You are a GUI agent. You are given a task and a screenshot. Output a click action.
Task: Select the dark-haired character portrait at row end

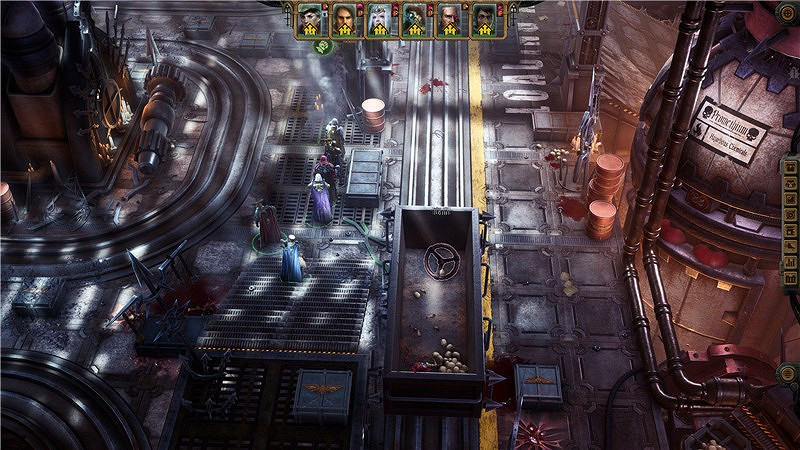click(485, 19)
